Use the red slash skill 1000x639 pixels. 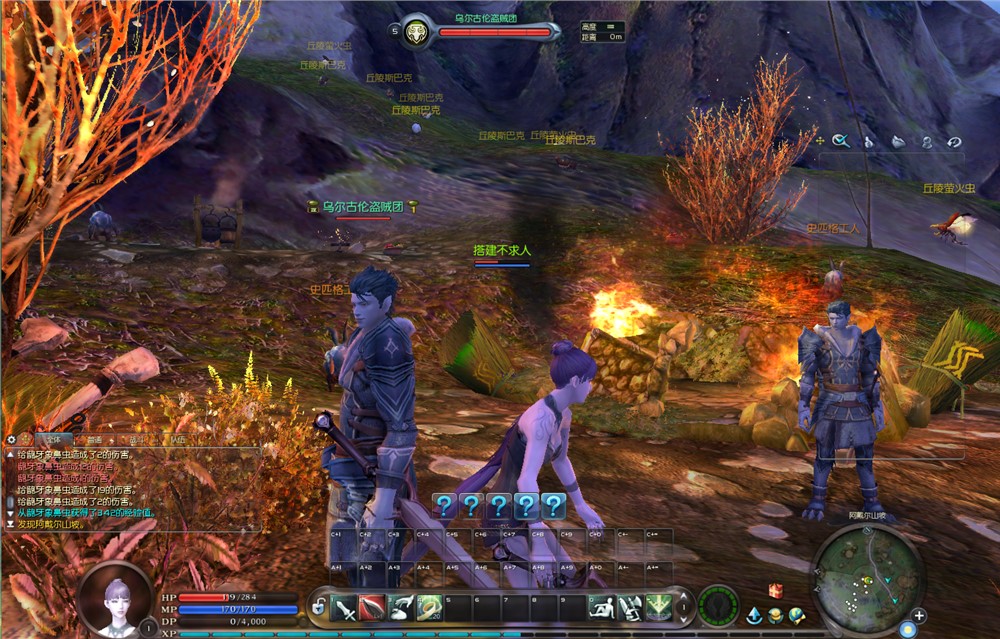coord(372,606)
